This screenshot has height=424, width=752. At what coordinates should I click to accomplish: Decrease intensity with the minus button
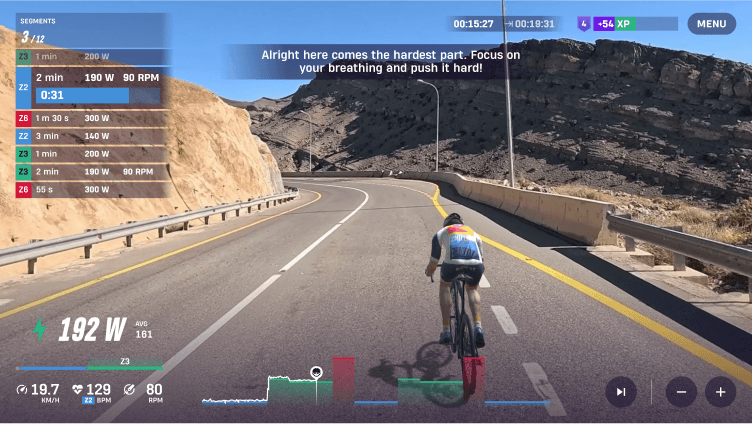(x=681, y=392)
